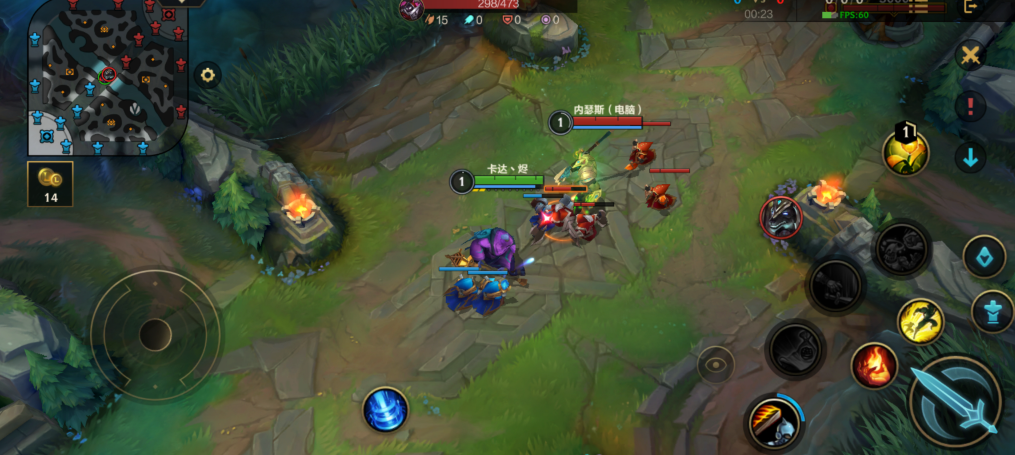
Task: Tap the basic attack sword button
Action: [954, 401]
